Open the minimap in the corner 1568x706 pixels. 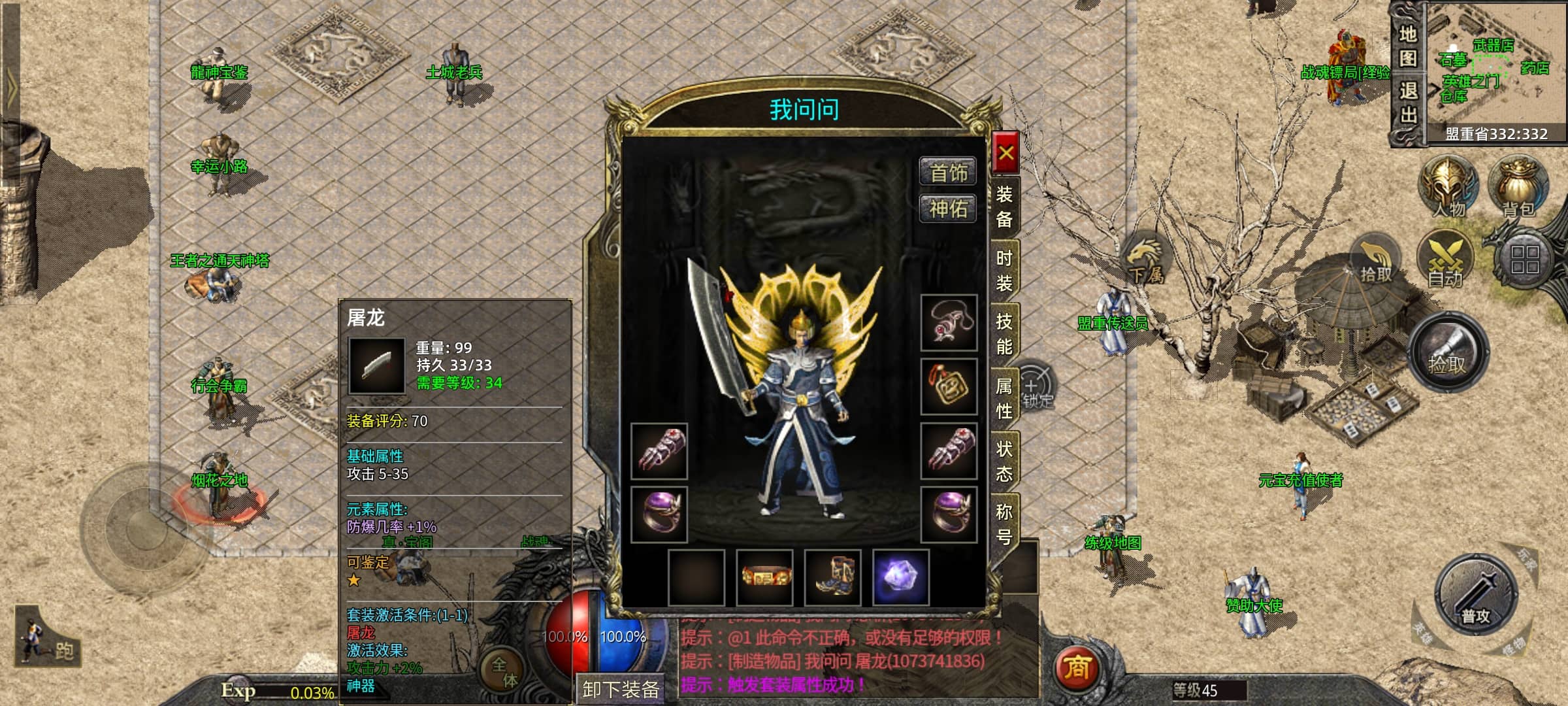pyautogui.click(x=1495, y=65)
